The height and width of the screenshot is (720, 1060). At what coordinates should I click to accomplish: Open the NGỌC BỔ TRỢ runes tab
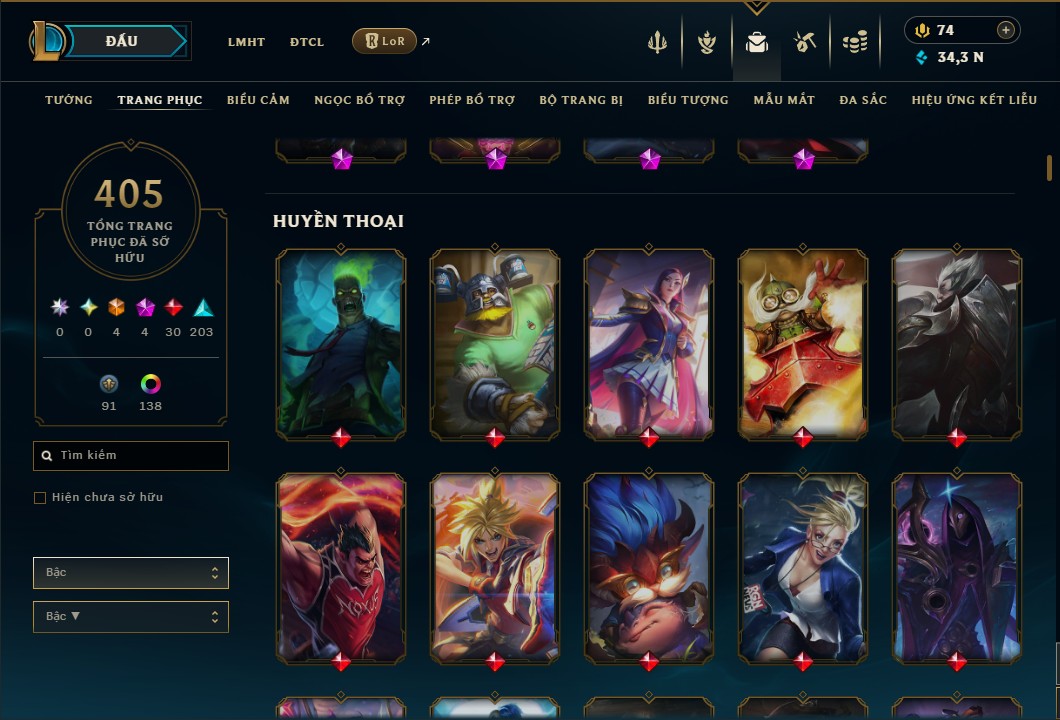(359, 100)
